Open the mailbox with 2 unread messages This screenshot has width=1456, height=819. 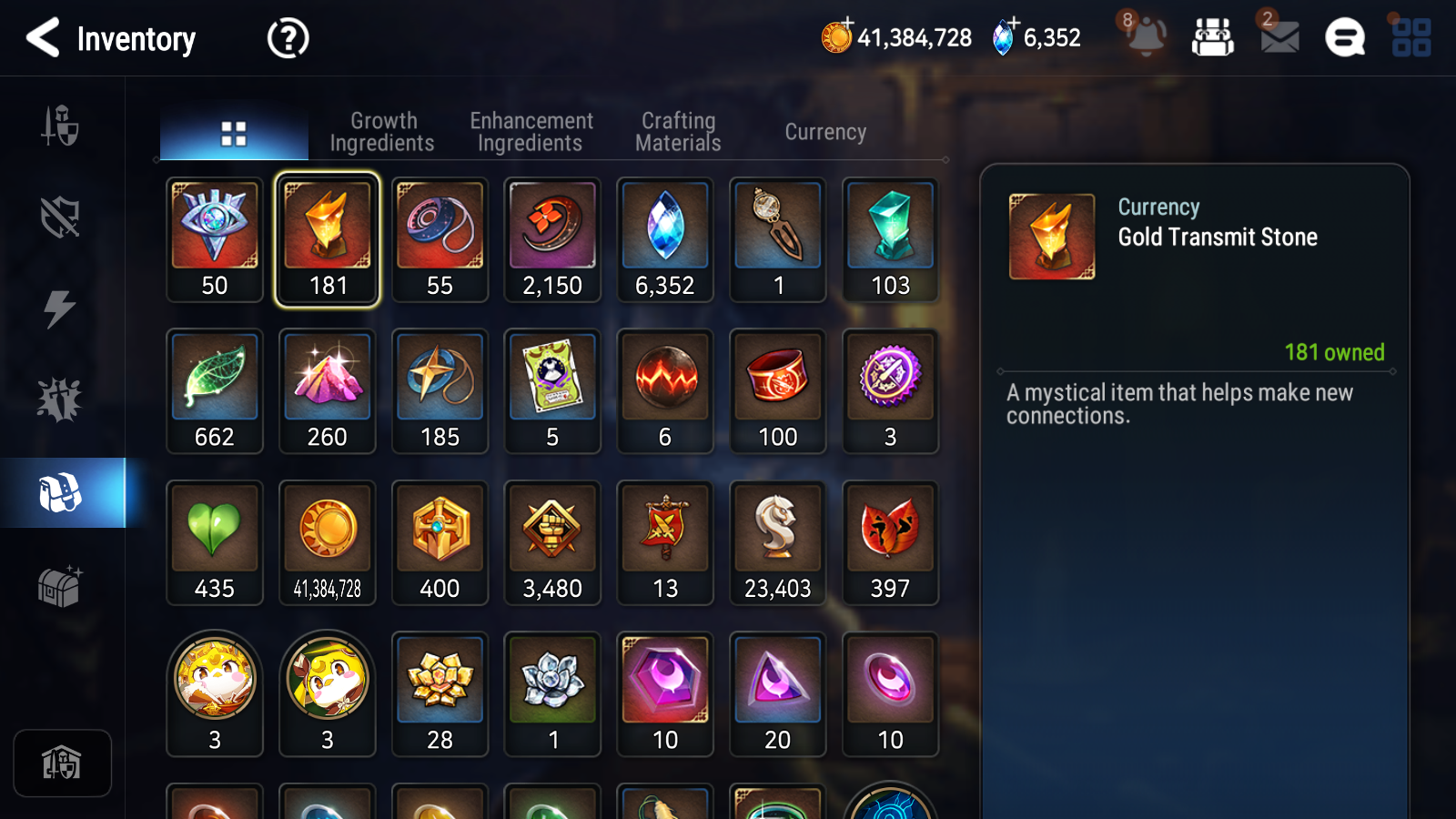coord(1277,38)
